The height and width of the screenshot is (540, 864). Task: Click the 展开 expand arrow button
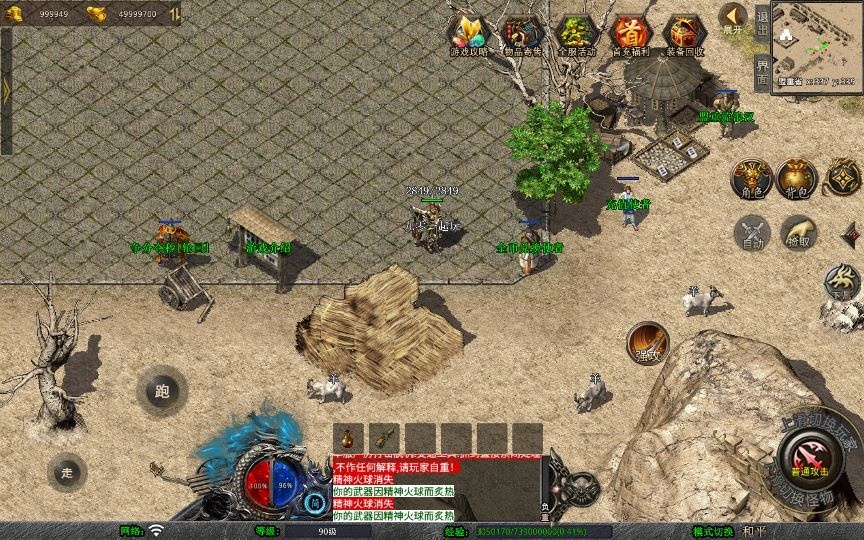tap(734, 18)
